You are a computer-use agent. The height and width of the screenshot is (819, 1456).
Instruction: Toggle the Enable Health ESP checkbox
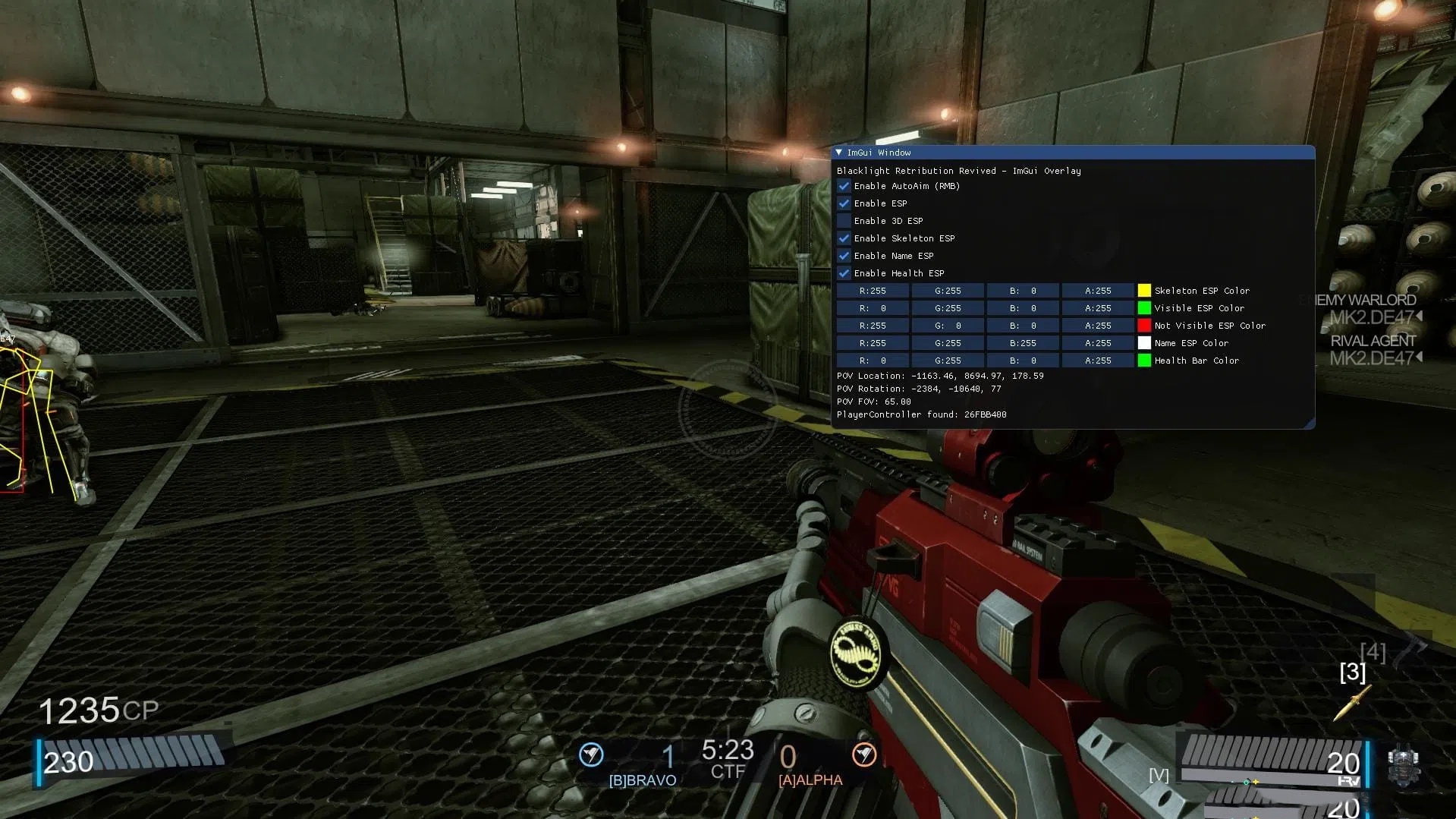tap(844, 273)
